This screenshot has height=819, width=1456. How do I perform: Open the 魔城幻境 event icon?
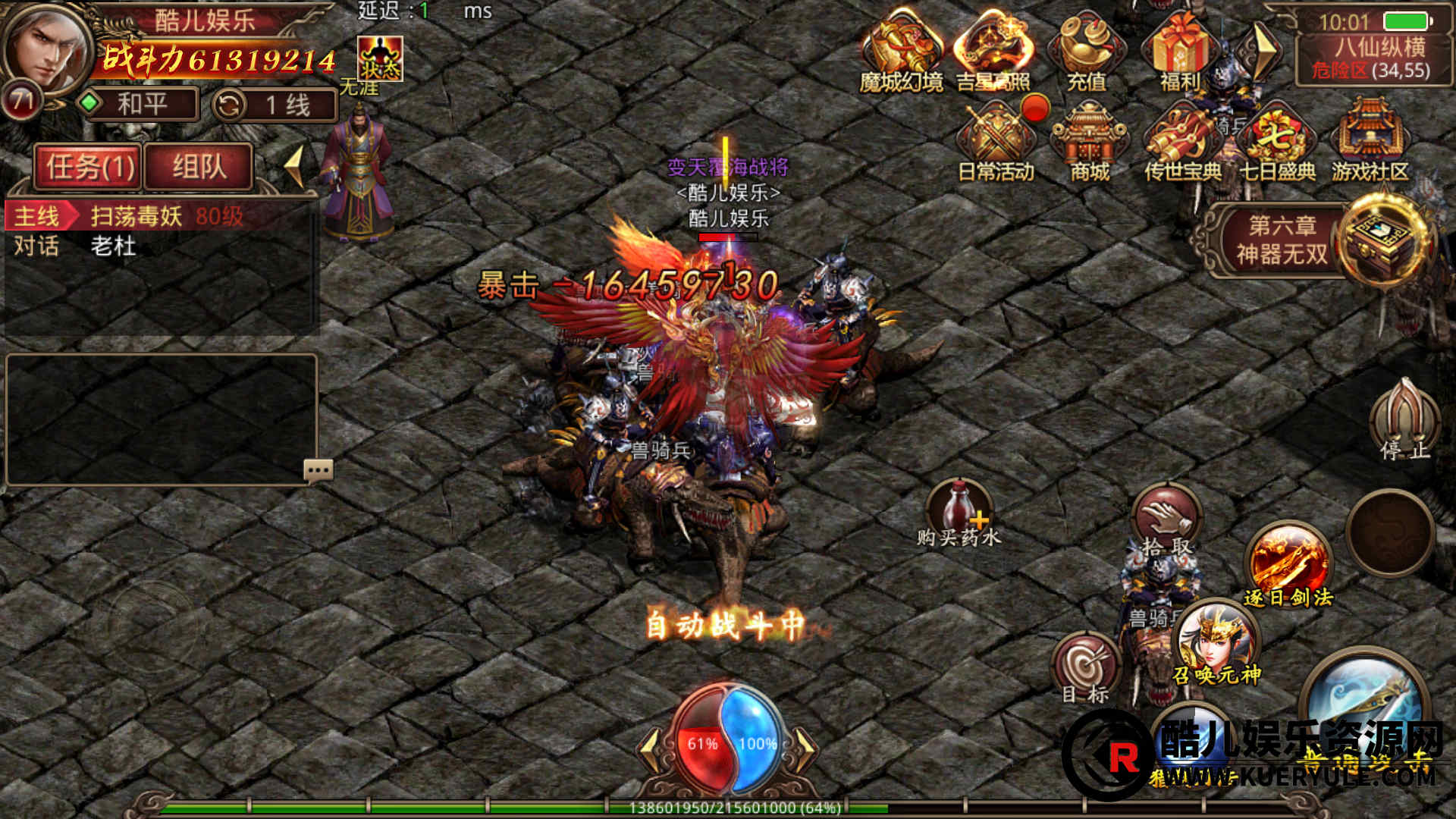pyautogui.click(x=901, y=51)
